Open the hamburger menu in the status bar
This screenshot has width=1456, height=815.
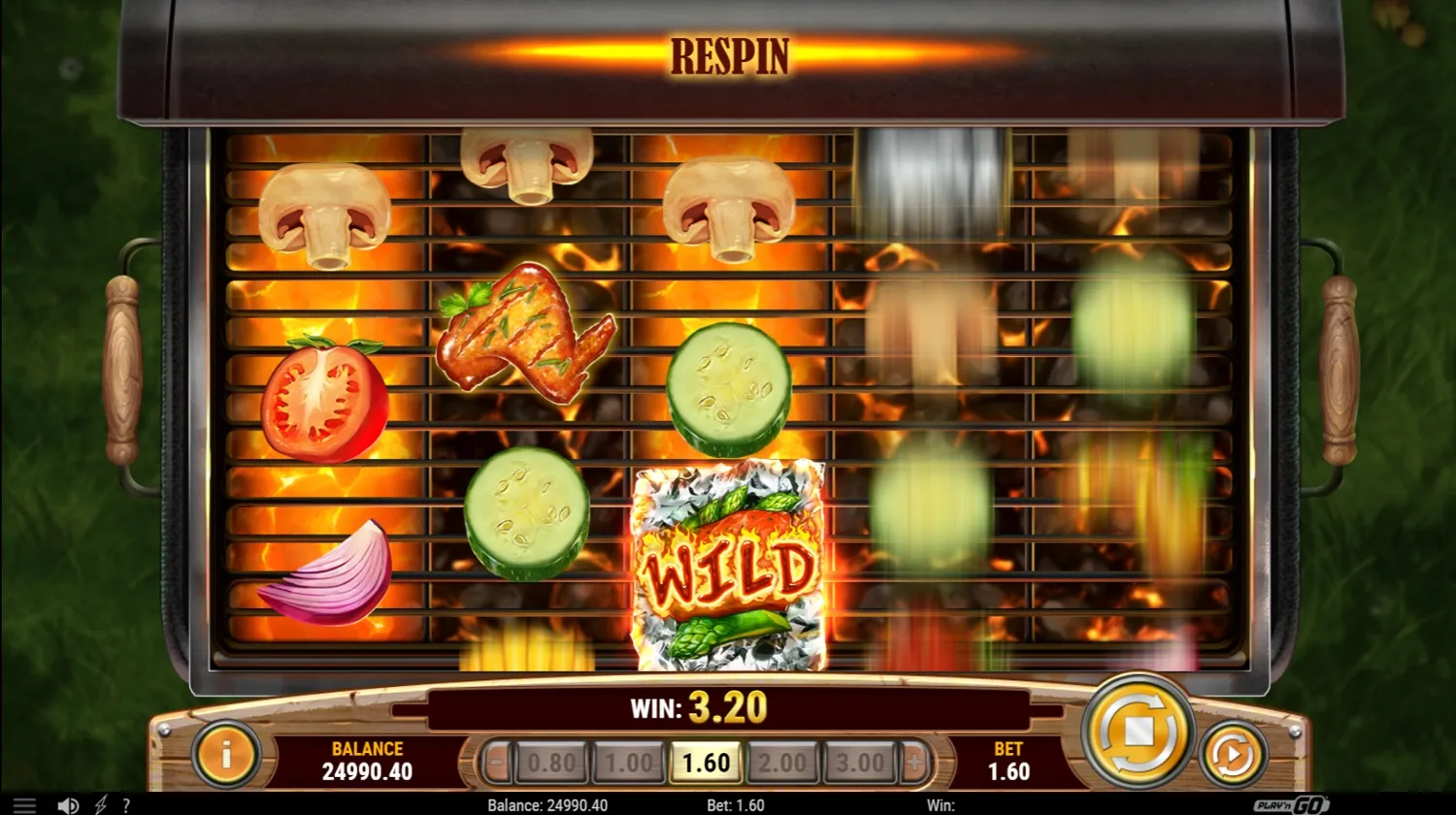tap(26, 805)
